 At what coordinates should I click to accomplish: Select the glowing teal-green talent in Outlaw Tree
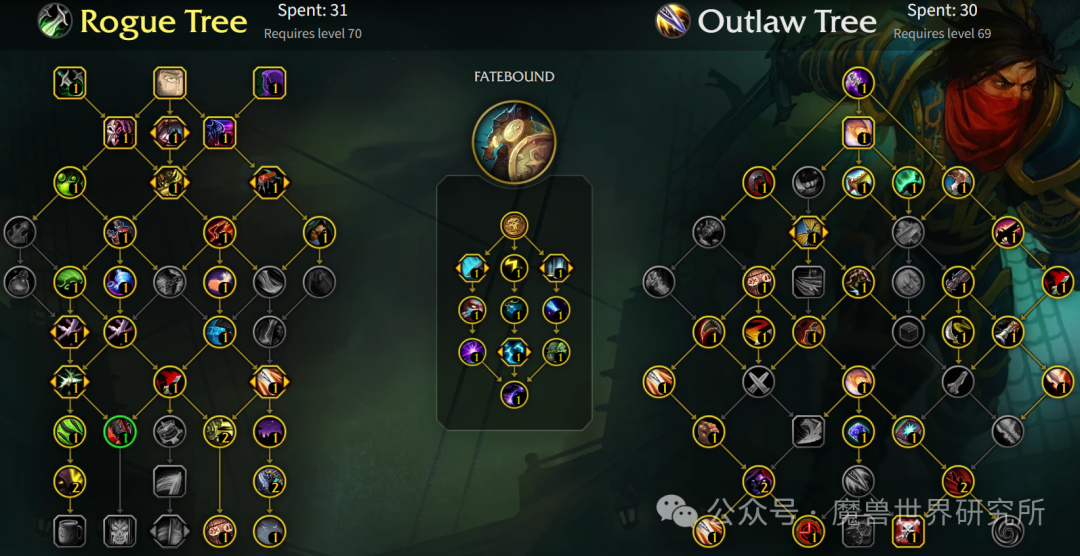point(908,182)
